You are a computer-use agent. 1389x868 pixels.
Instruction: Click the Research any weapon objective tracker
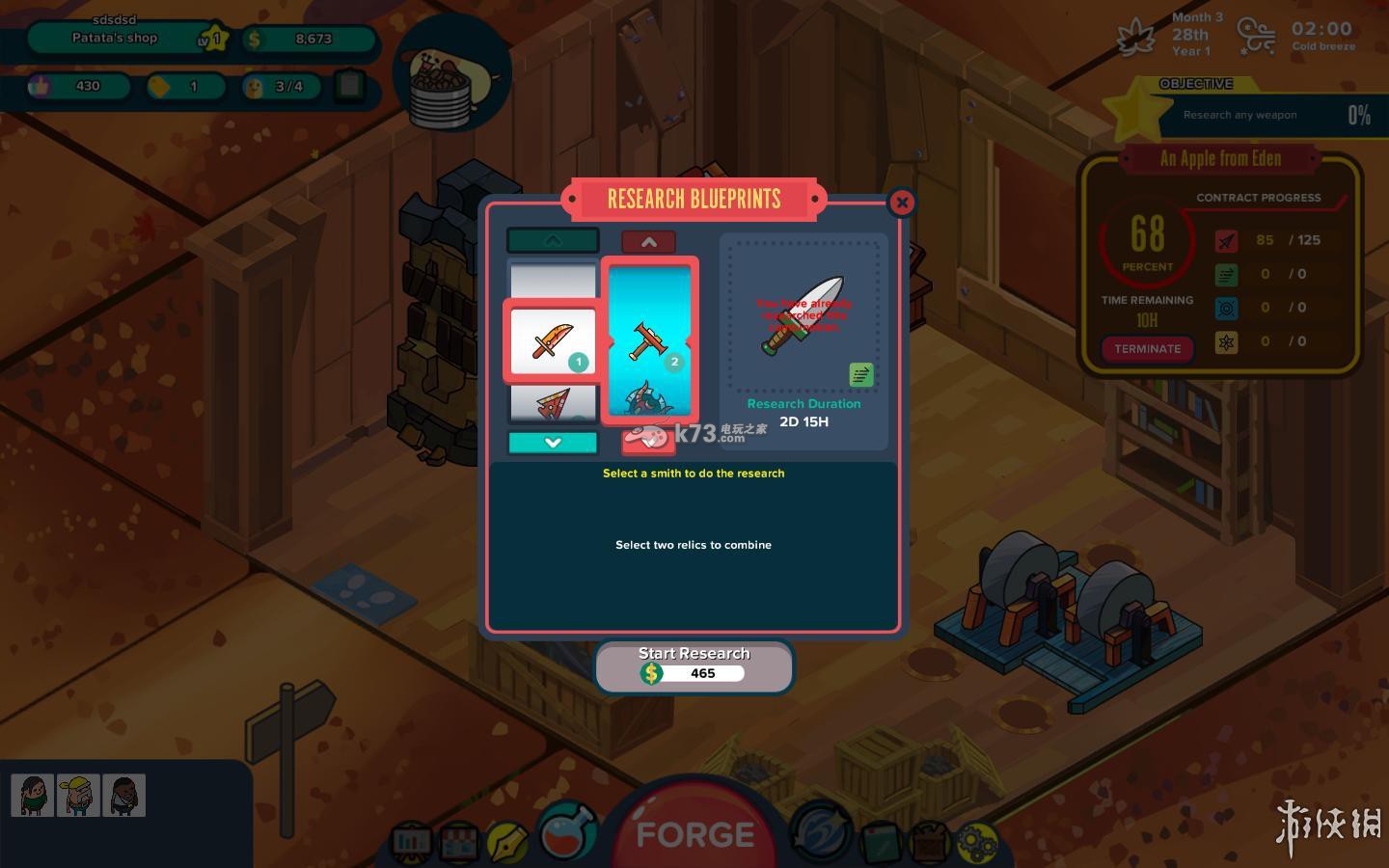coord(1254,115)
